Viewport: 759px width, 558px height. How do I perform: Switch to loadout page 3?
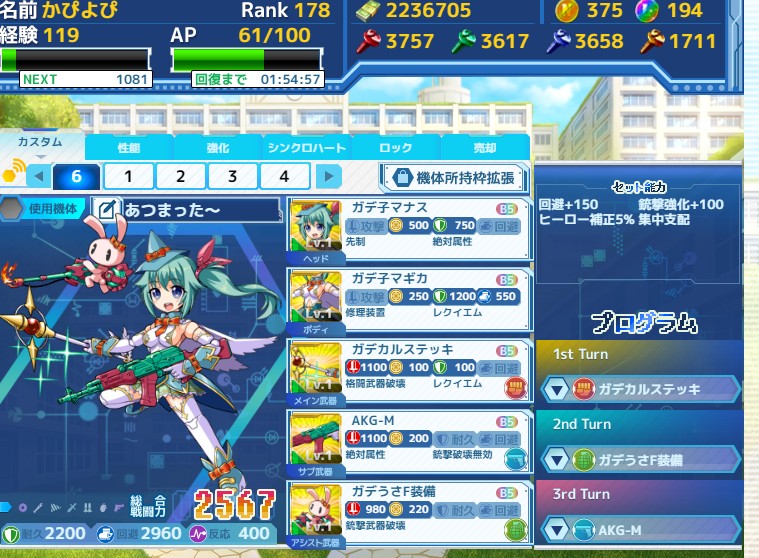coord(232,177)
